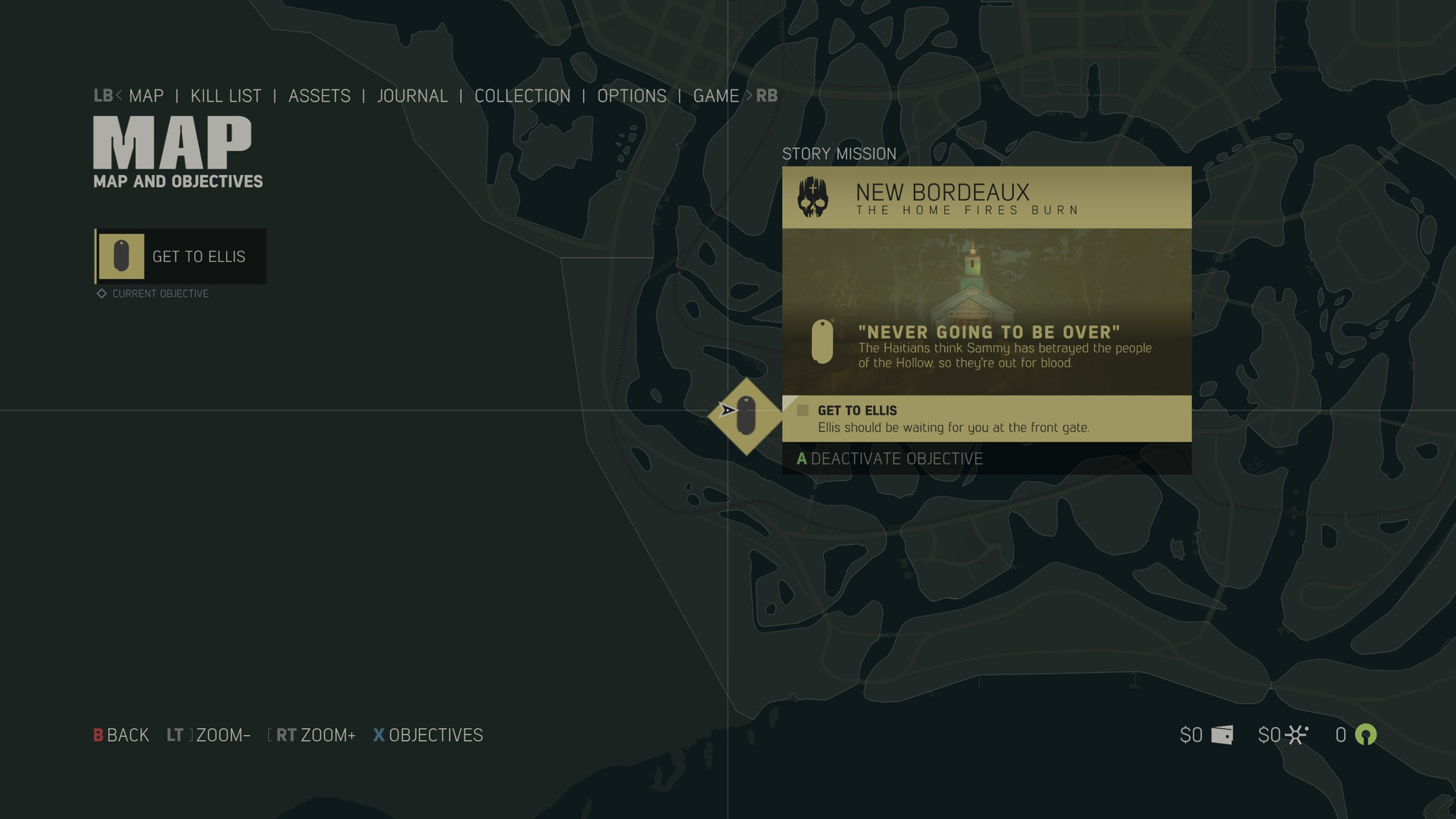Go to the Journal tab
This screenshot has width=1456, height=819.
pos(412,96)
